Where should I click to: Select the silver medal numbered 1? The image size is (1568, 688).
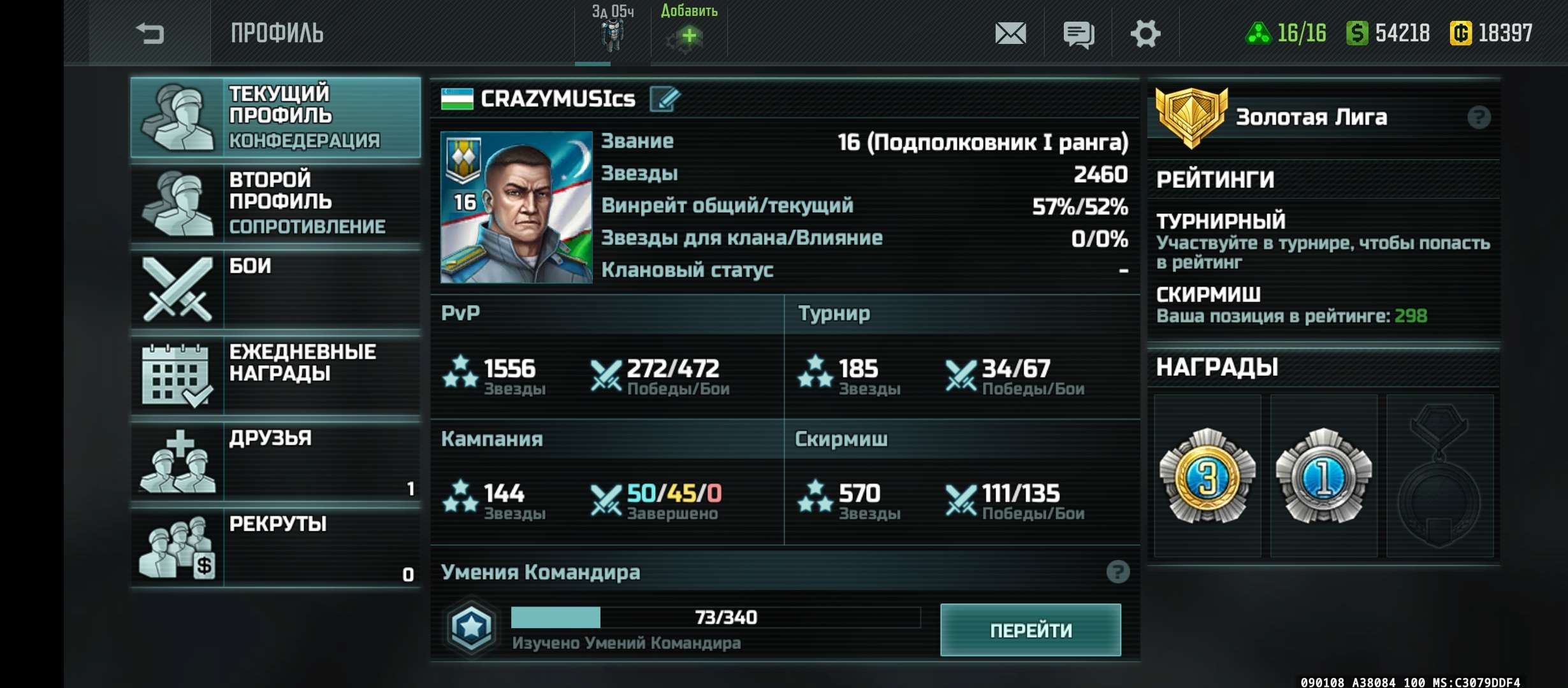[1323, 476]
